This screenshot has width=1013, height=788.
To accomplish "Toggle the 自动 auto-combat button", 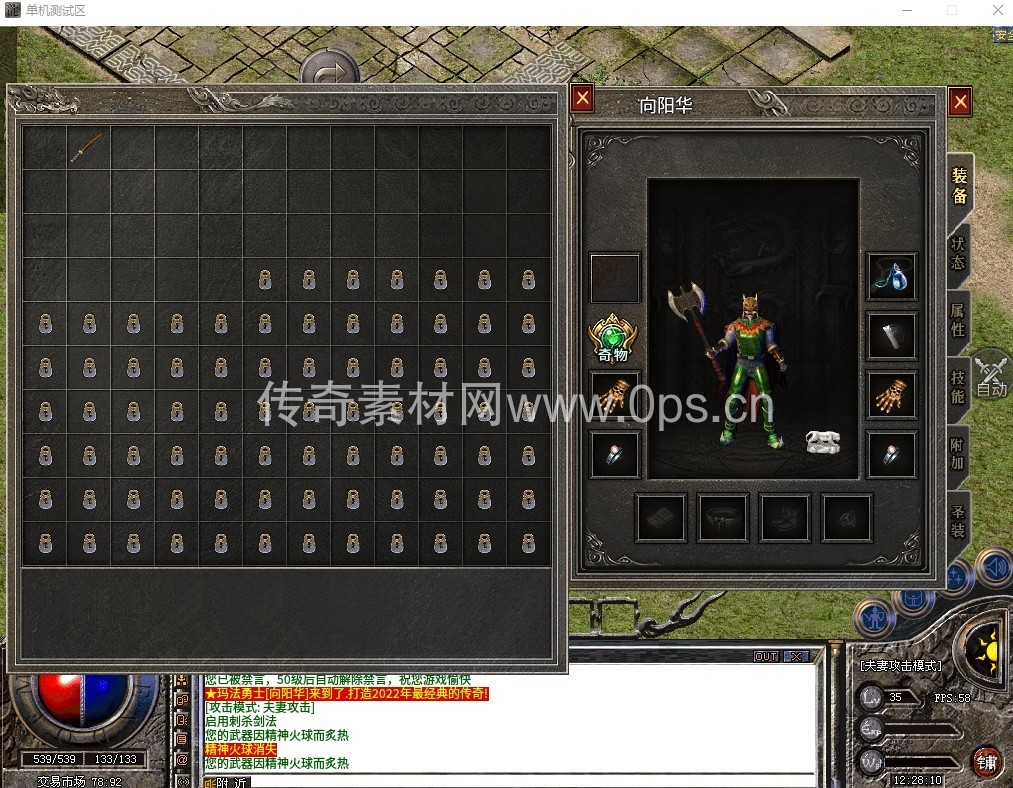I will [x=991, y=378].
